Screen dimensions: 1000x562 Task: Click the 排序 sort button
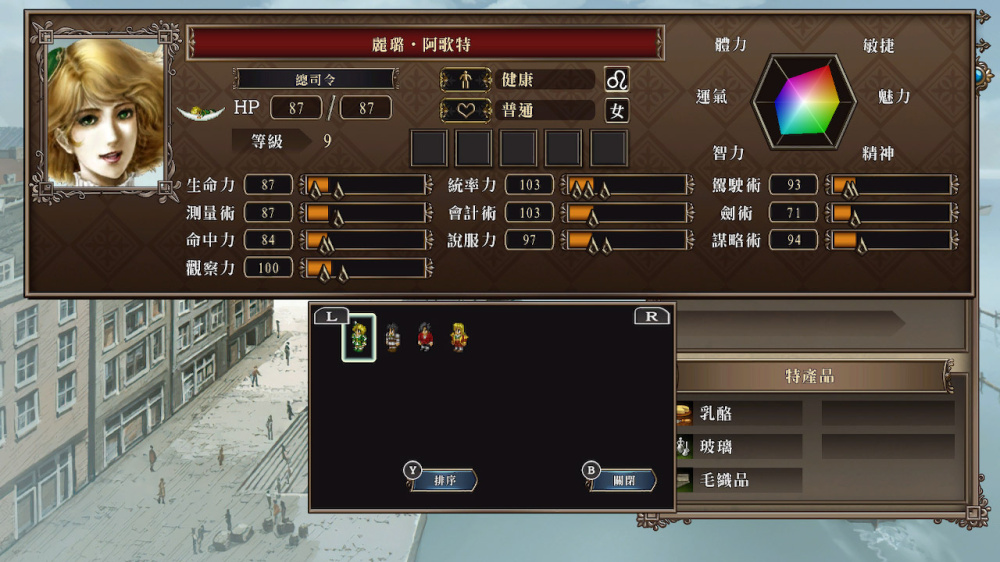443,480
